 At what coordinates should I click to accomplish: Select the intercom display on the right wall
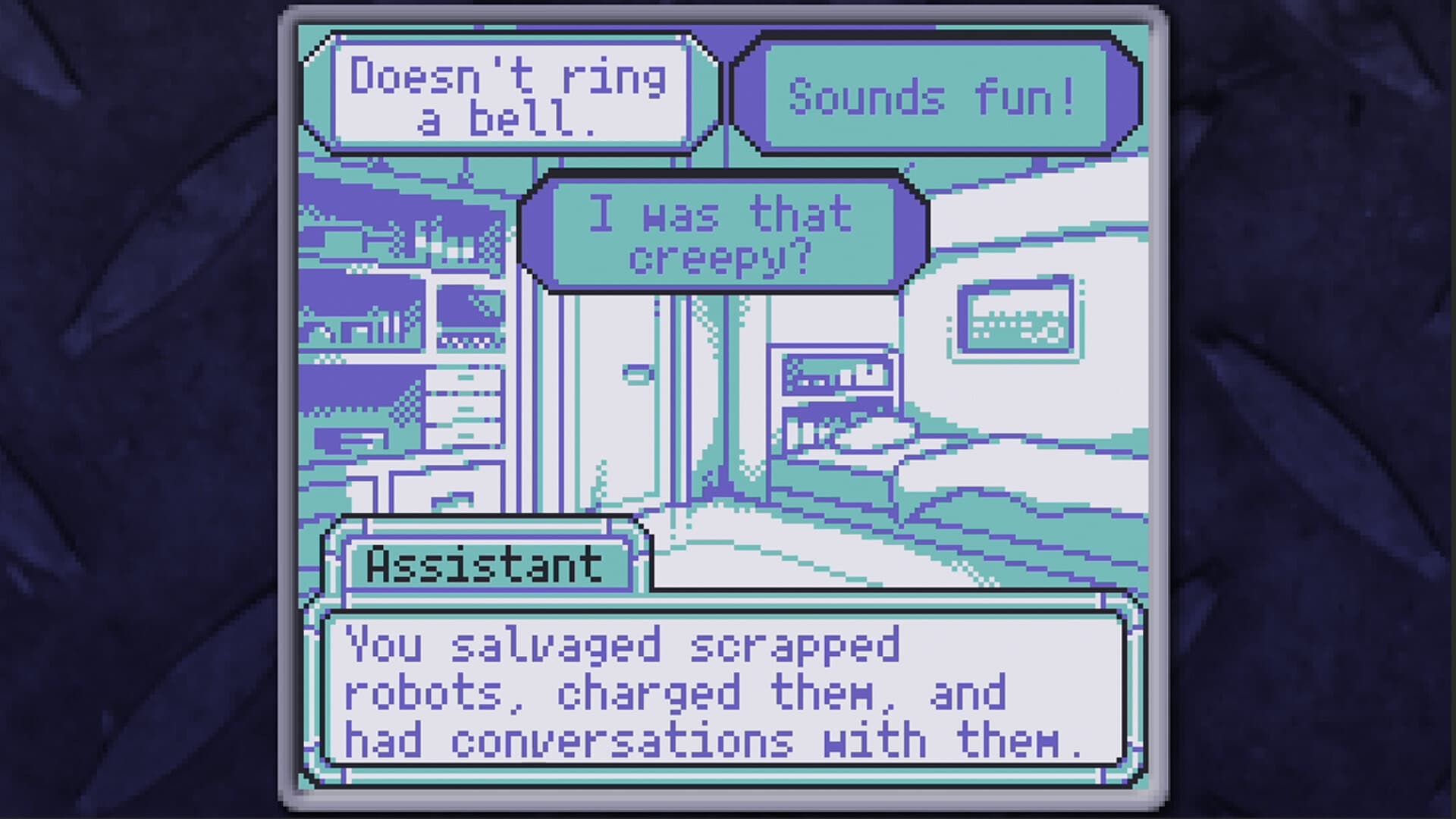(x=1016, y=318)
